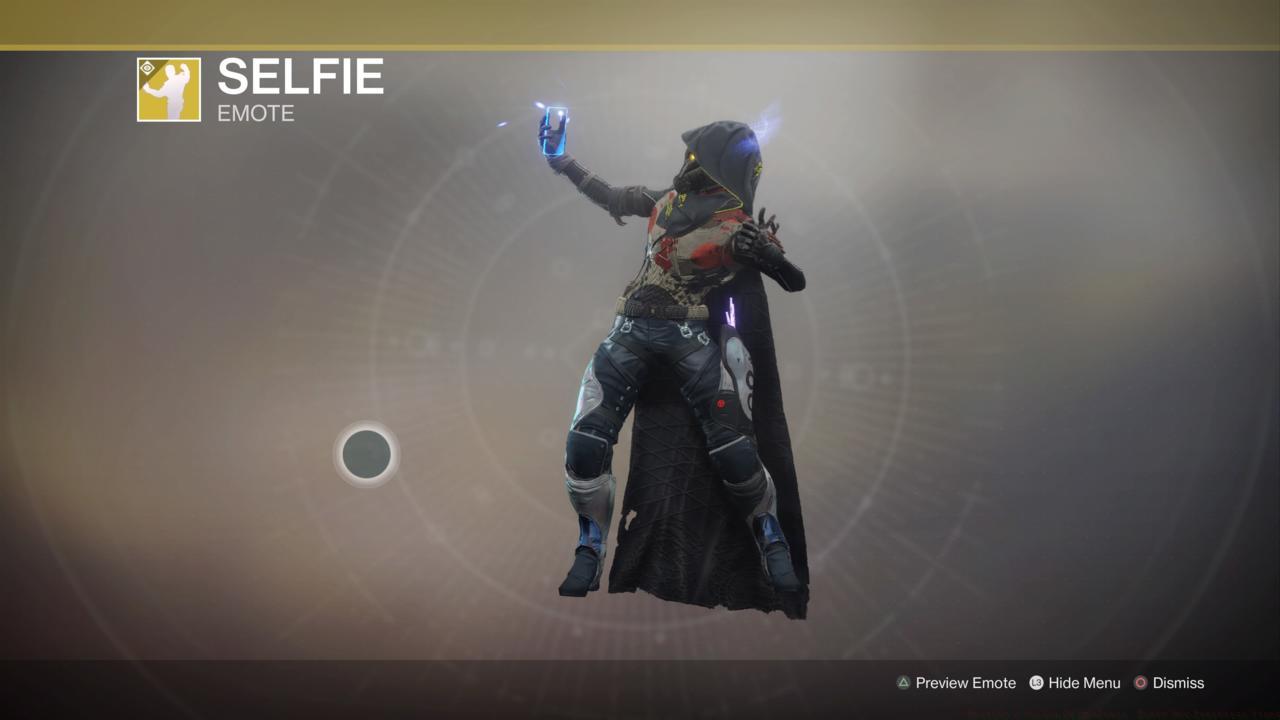Click the SELFIE title text

301,77
